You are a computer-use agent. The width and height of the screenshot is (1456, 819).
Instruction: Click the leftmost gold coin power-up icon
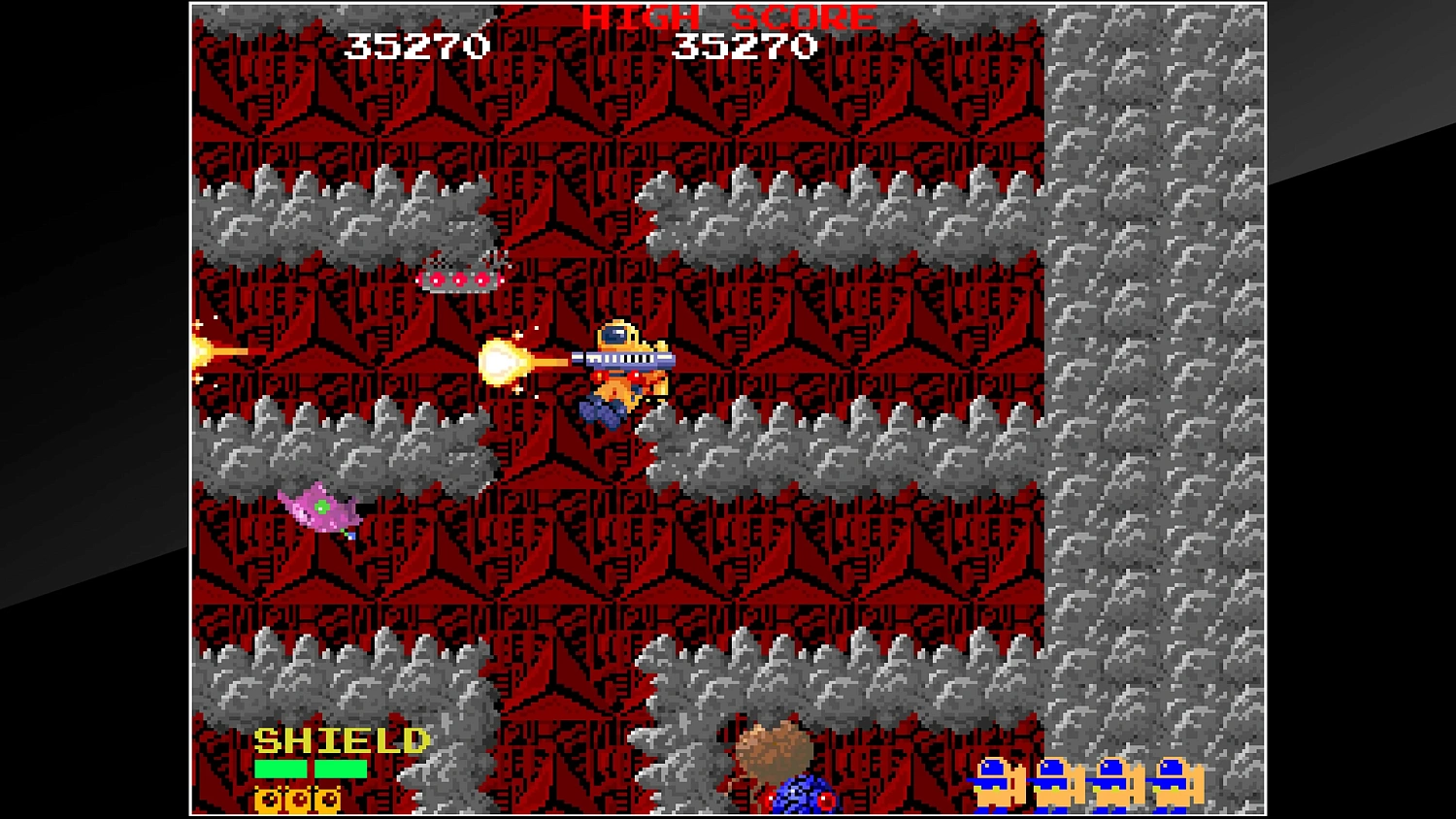point(268,801)
